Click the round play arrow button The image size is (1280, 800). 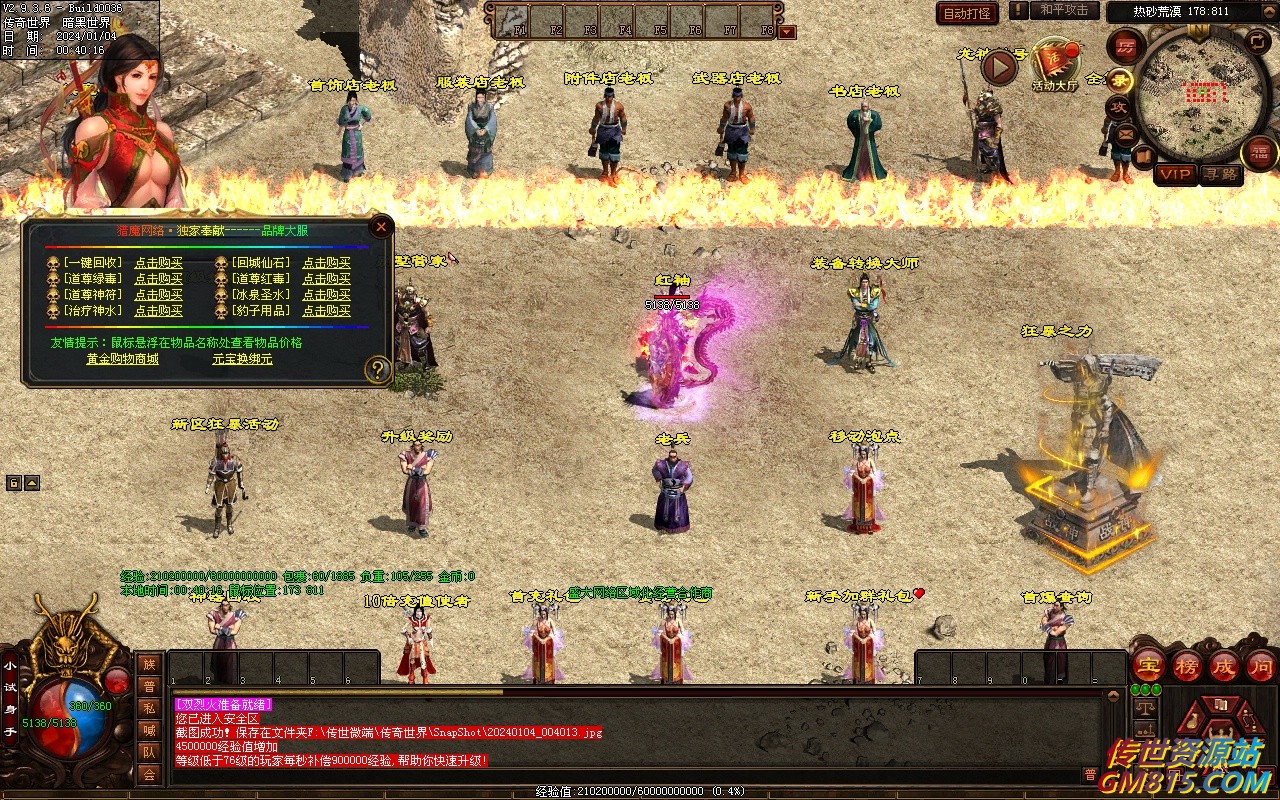pos(999,67)
